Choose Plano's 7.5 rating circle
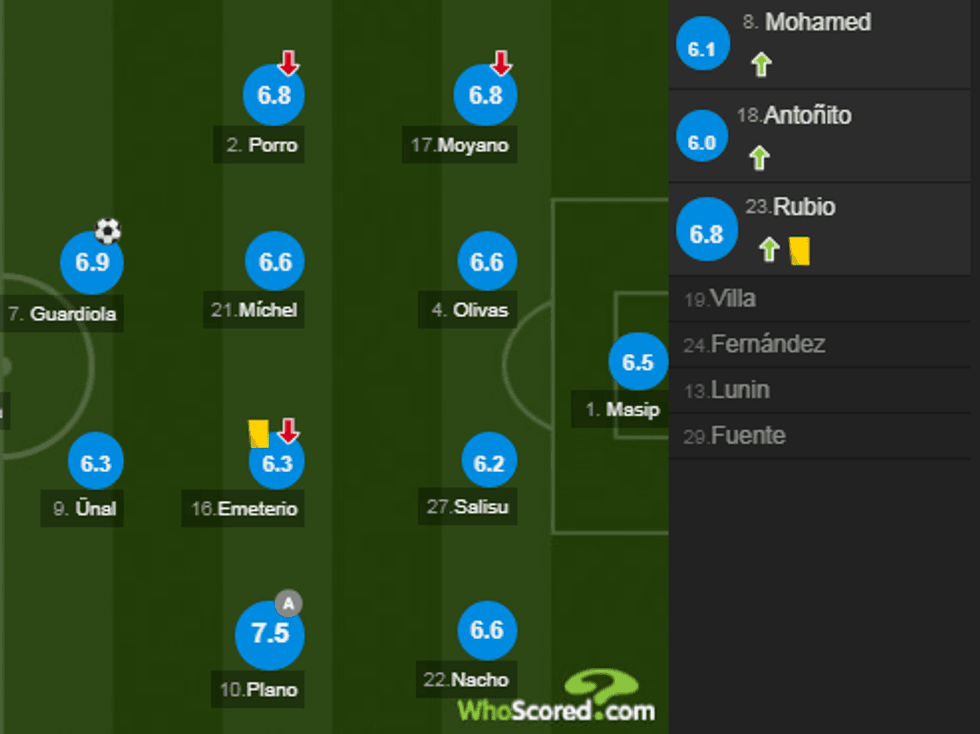This screenshot has width=980, height=734. [x=269, y=634]
